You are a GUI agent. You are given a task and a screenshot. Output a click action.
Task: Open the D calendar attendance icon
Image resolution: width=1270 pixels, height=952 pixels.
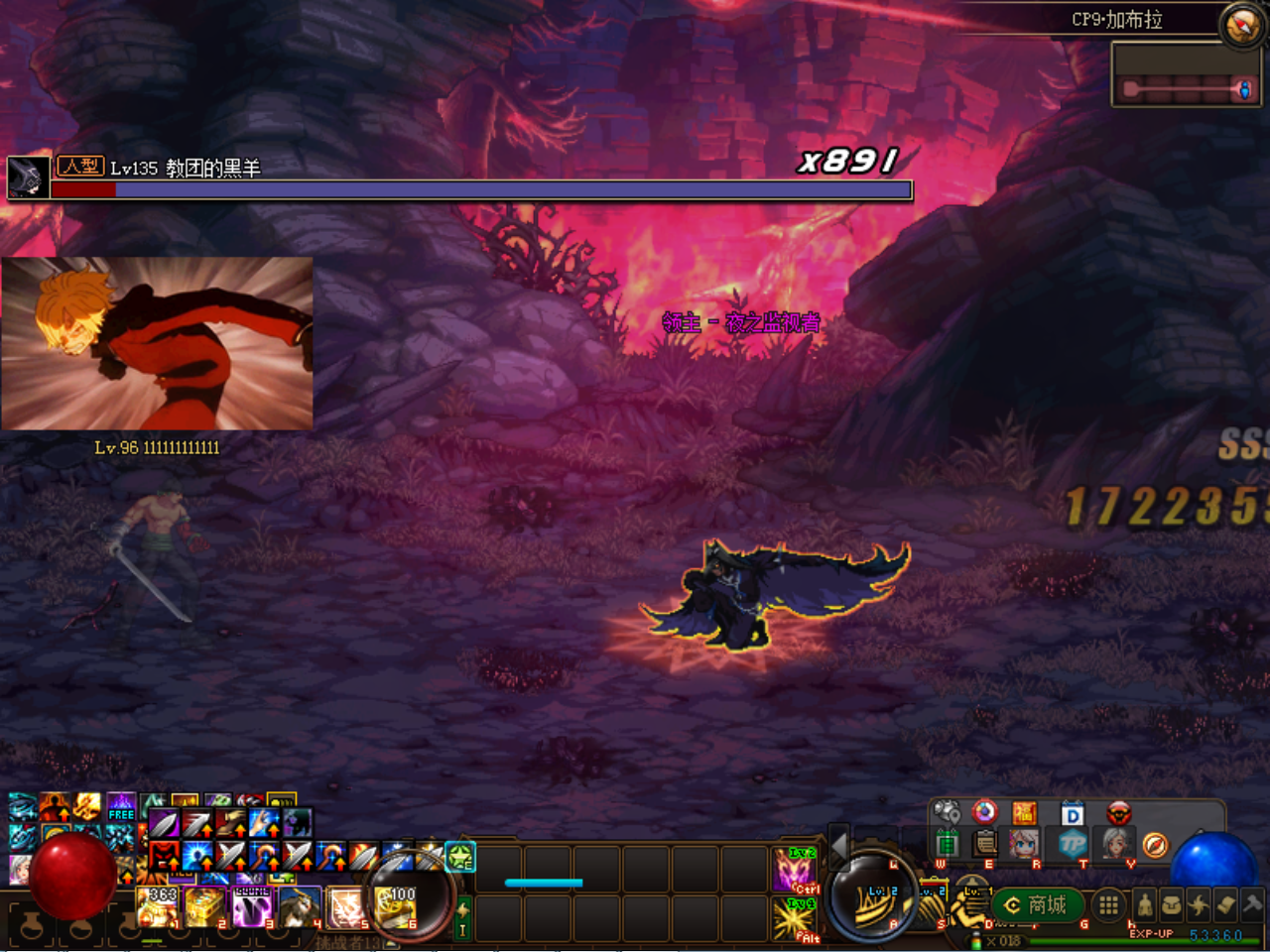click(1072, 813)
